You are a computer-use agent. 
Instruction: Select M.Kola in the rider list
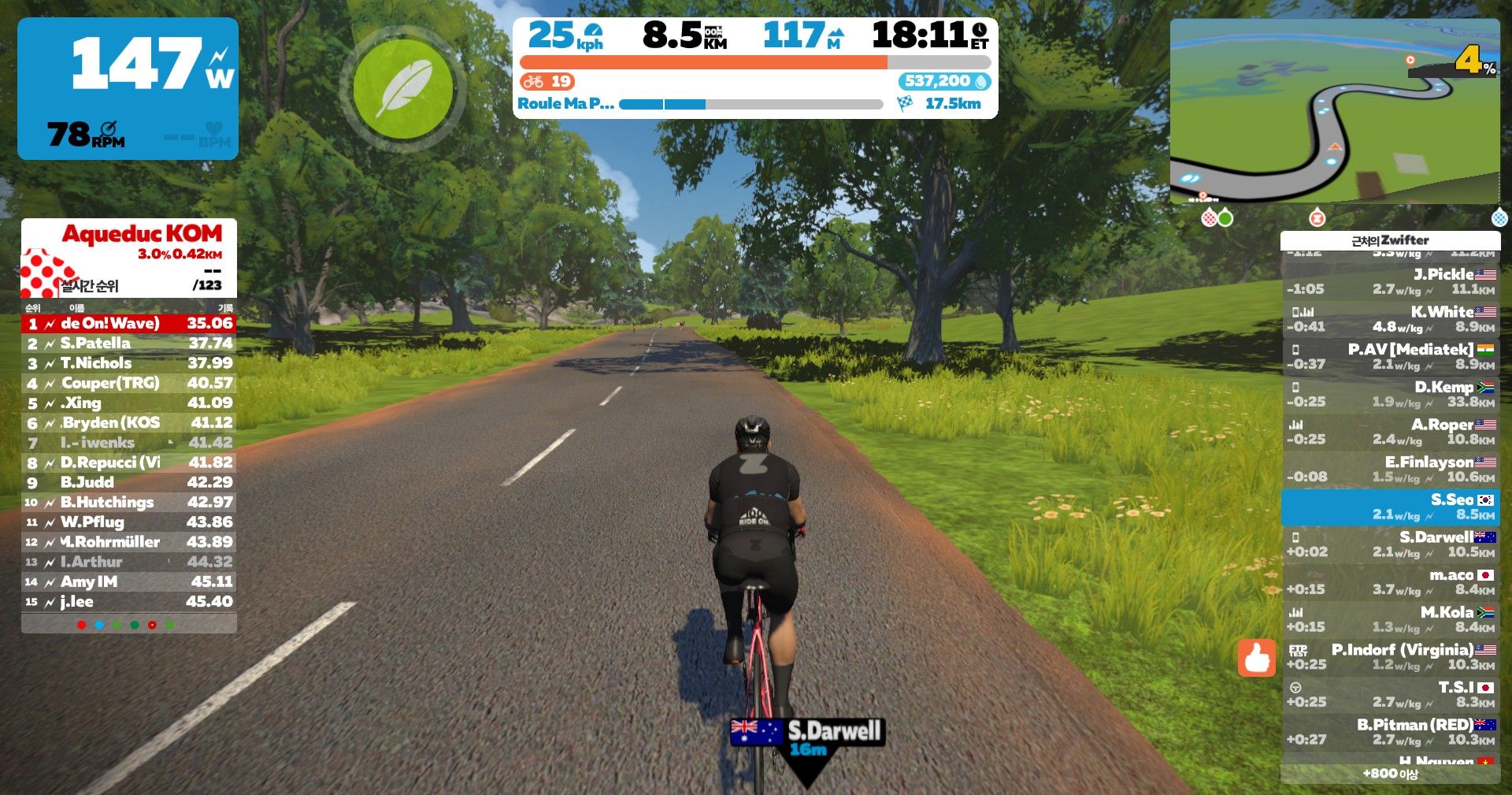[1391, 619]
